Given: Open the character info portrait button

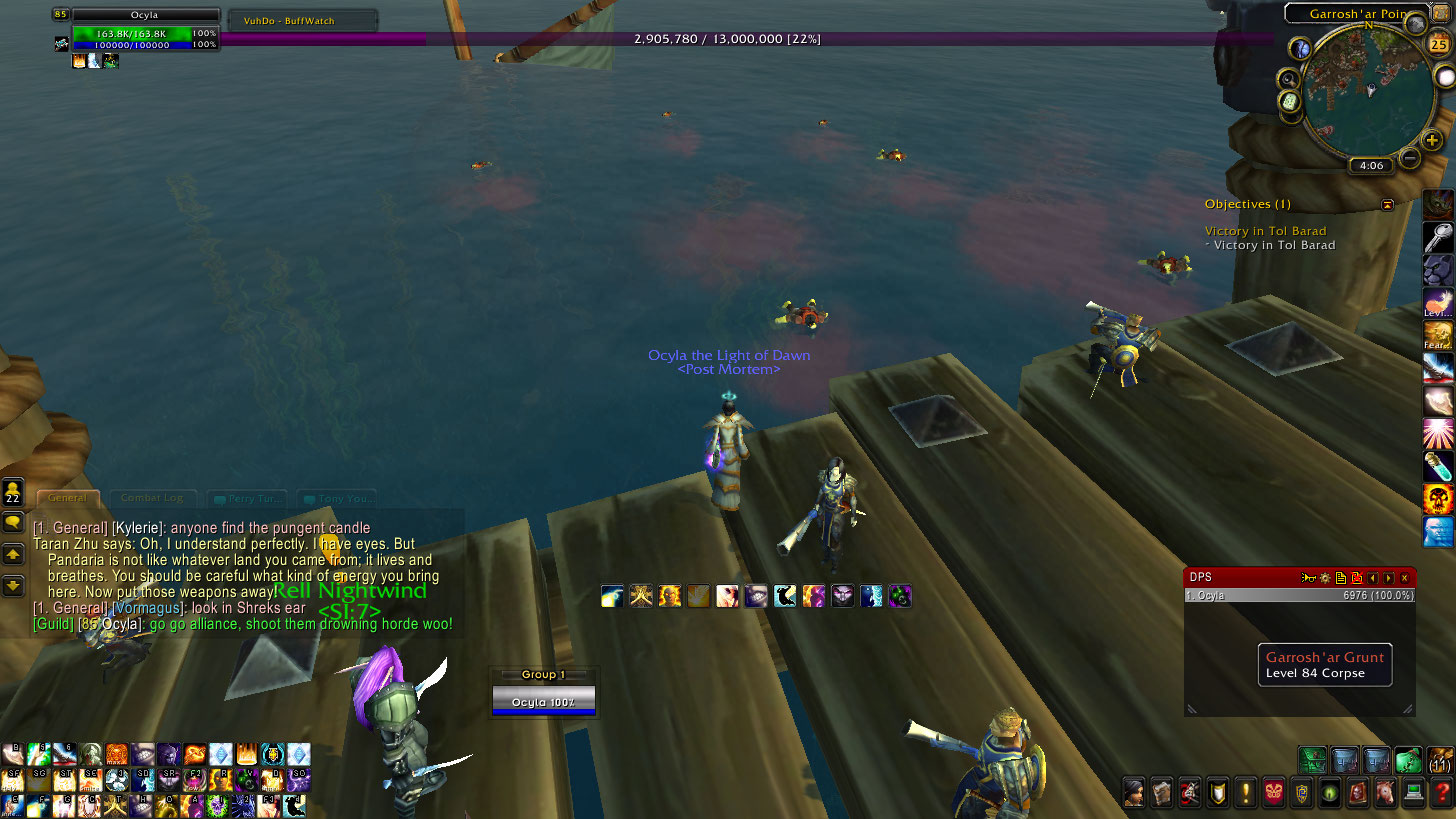Looking at the screenshot, I should click(x=1133, y=792).
